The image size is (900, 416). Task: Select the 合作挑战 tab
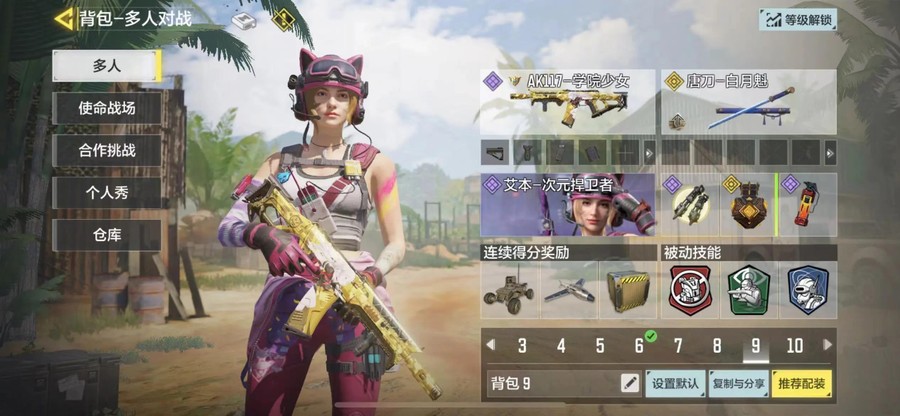point(106,151)
